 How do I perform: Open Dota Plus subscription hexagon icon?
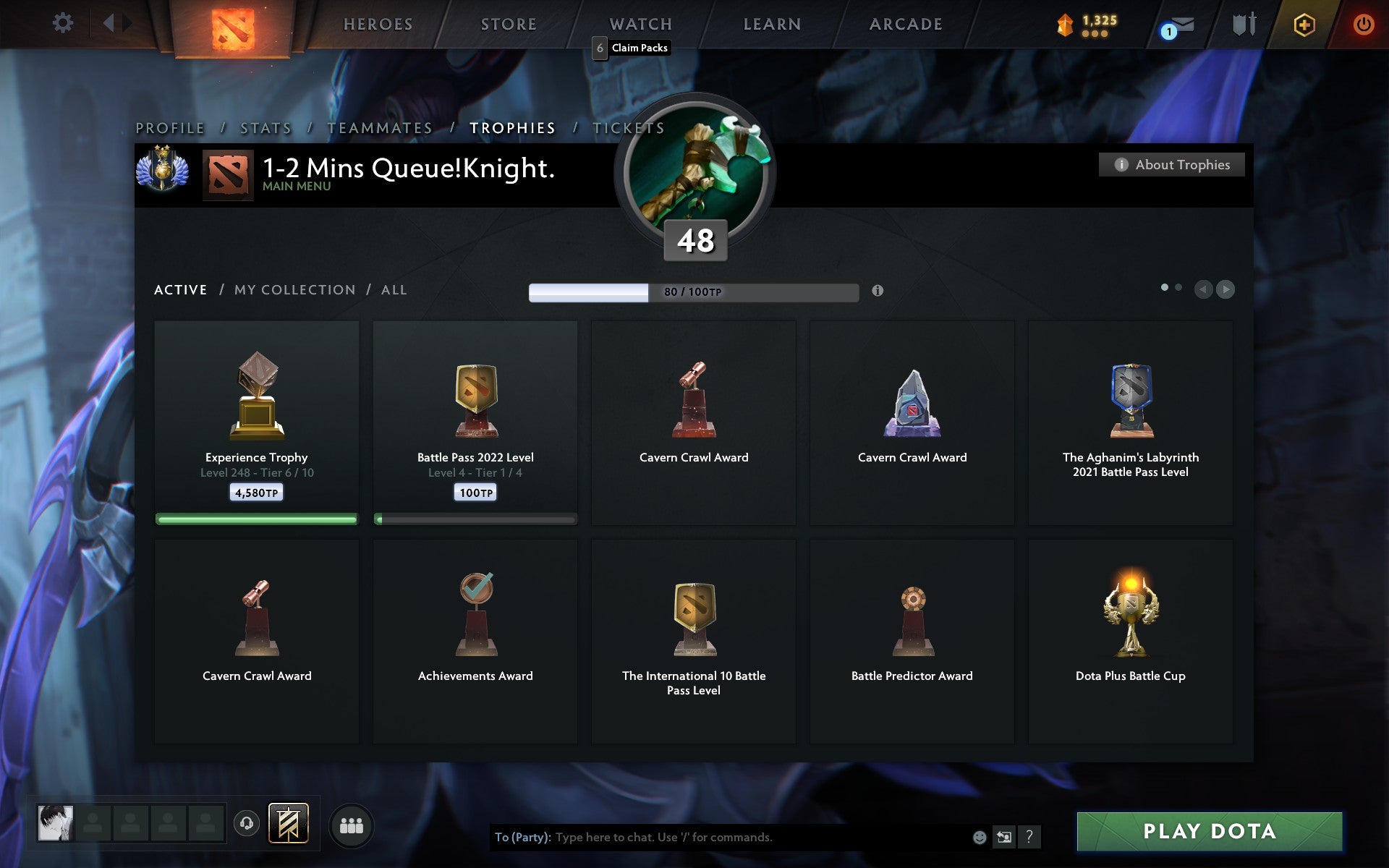[1302, 22]
